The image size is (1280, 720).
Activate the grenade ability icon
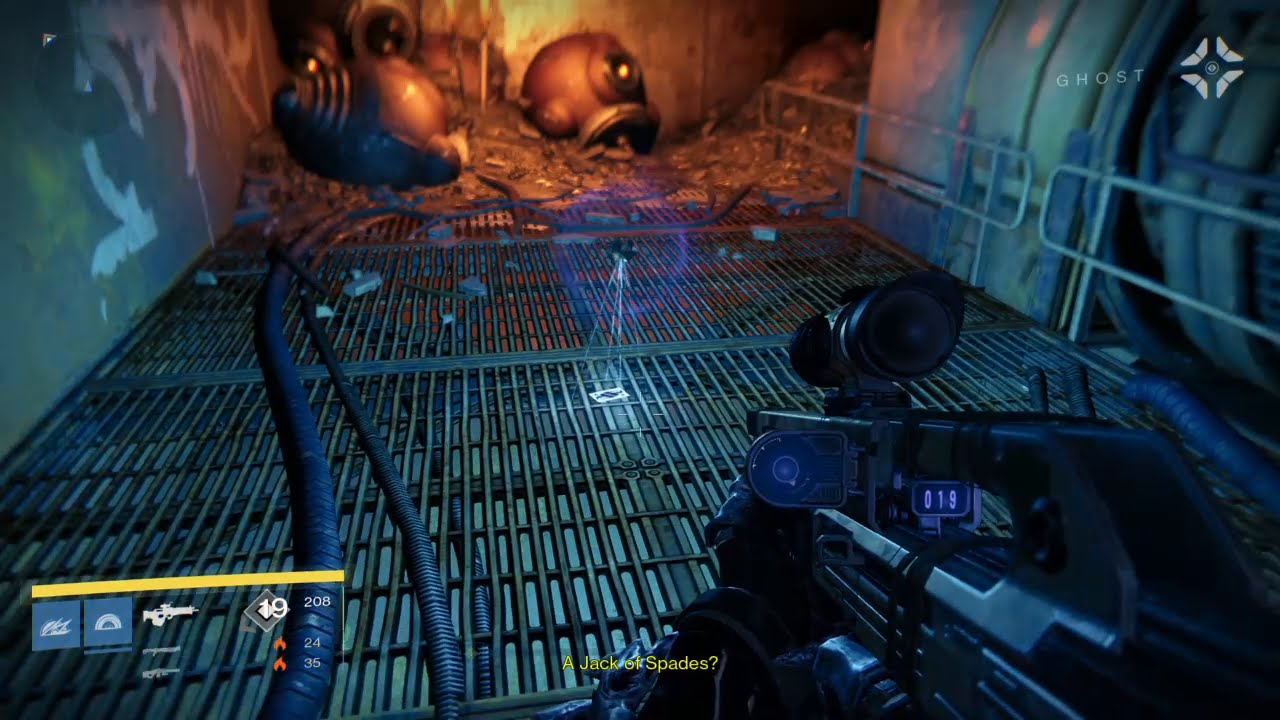pyautogui.click(x=56, y=625)
